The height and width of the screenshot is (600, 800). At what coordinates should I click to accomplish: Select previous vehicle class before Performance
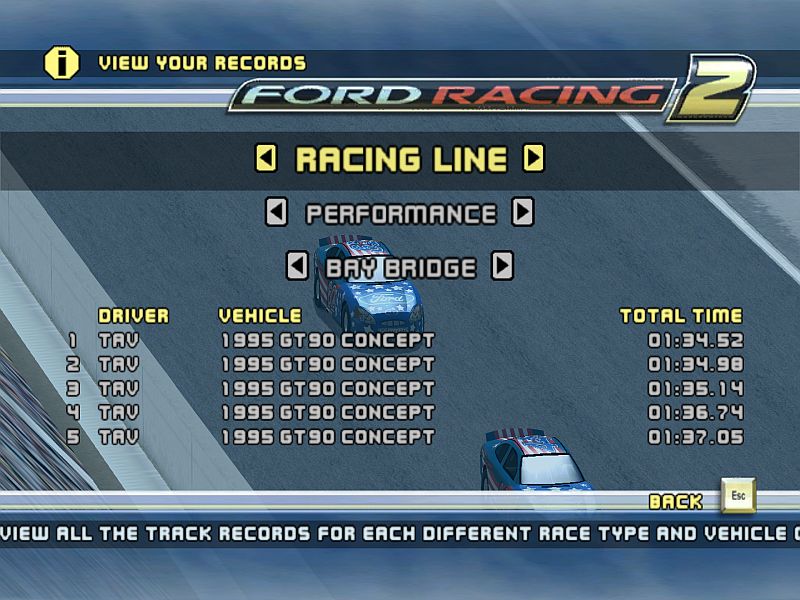coord(277,212)
